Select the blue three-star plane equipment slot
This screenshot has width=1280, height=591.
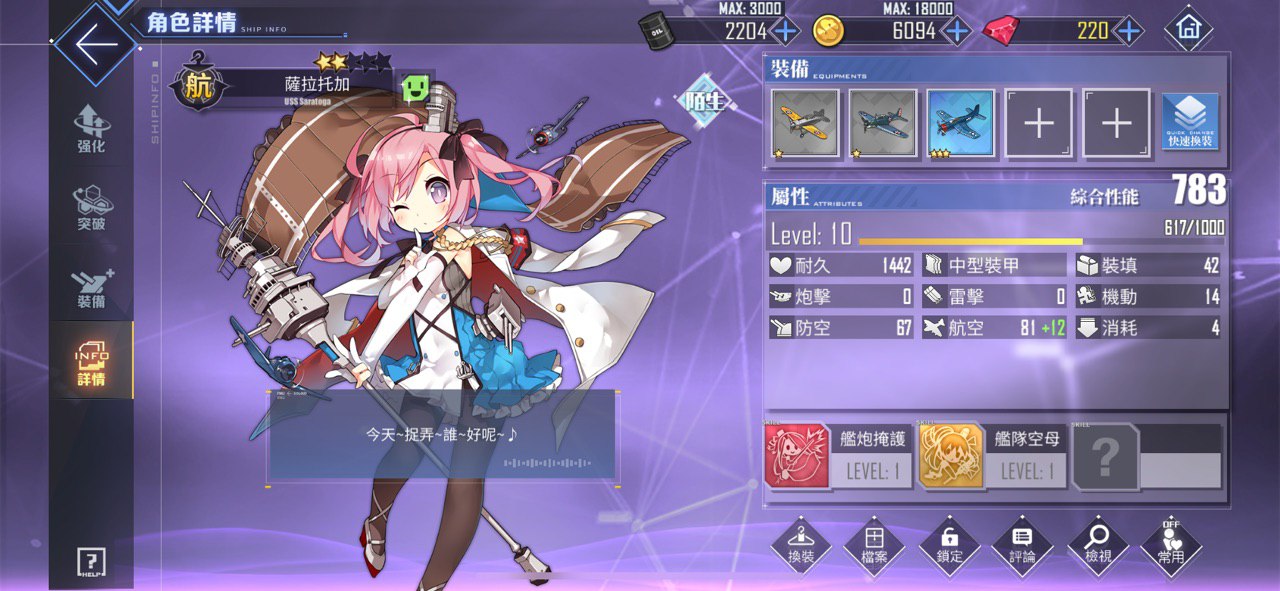[x=961, y=123]
